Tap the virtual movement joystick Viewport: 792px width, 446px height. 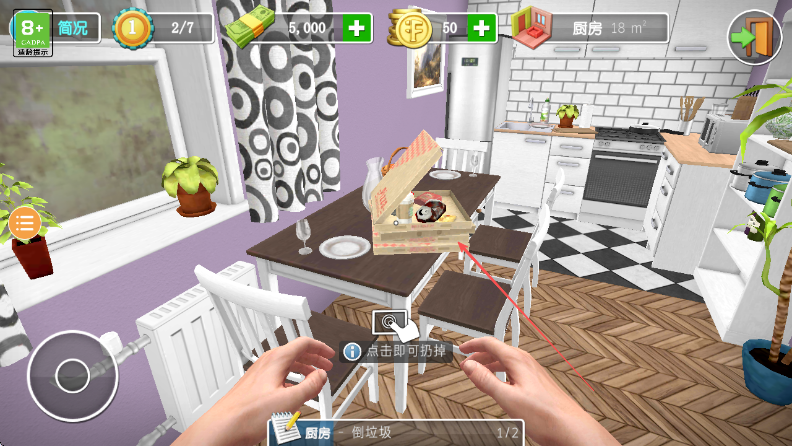click(72, 375)
